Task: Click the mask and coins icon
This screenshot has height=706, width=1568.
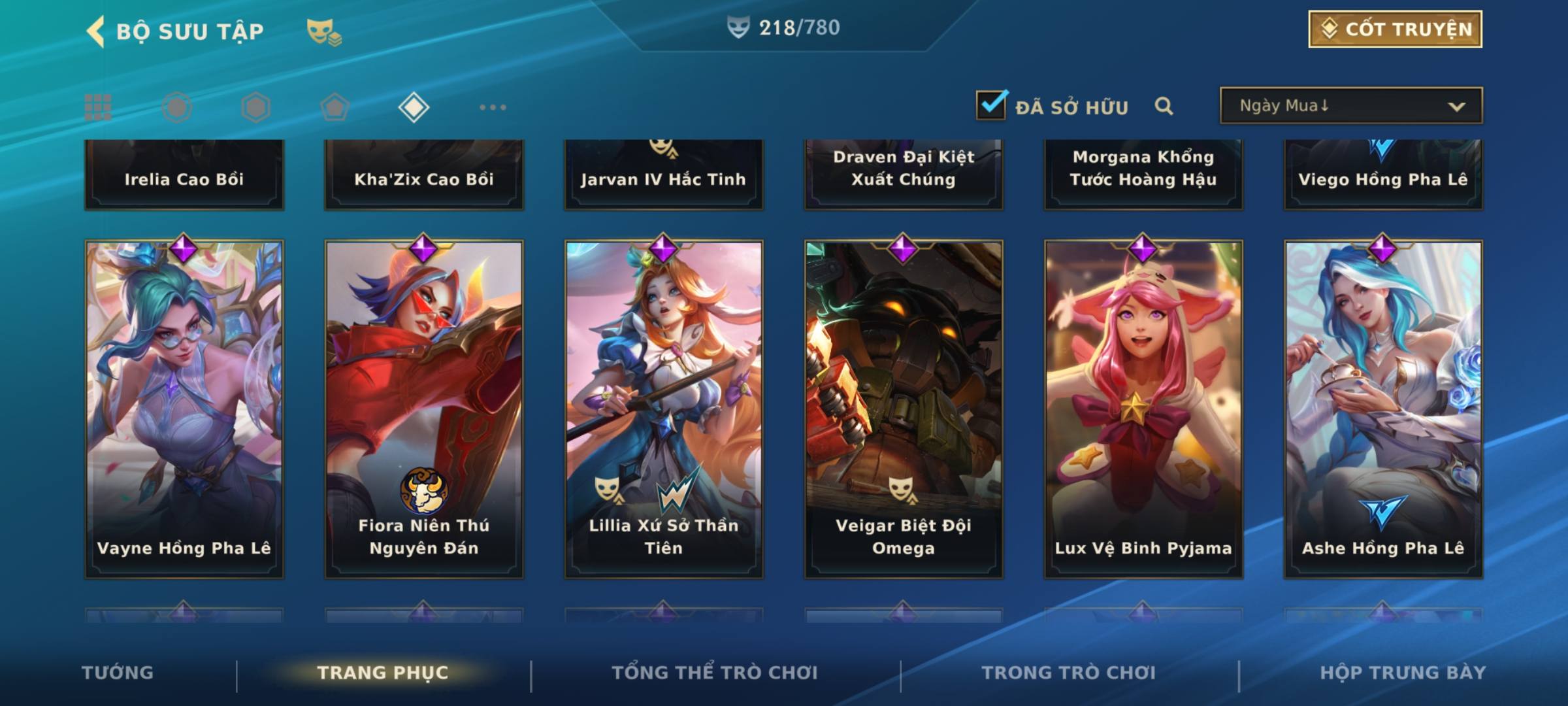Action: pyautogui.click(x=324, y=31)
